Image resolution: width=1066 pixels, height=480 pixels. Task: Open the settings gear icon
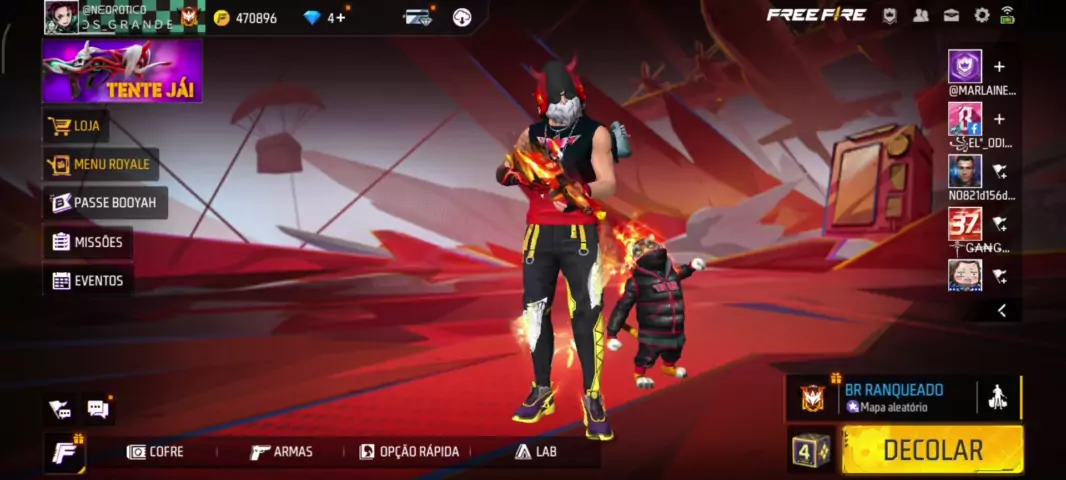(981, 15)
